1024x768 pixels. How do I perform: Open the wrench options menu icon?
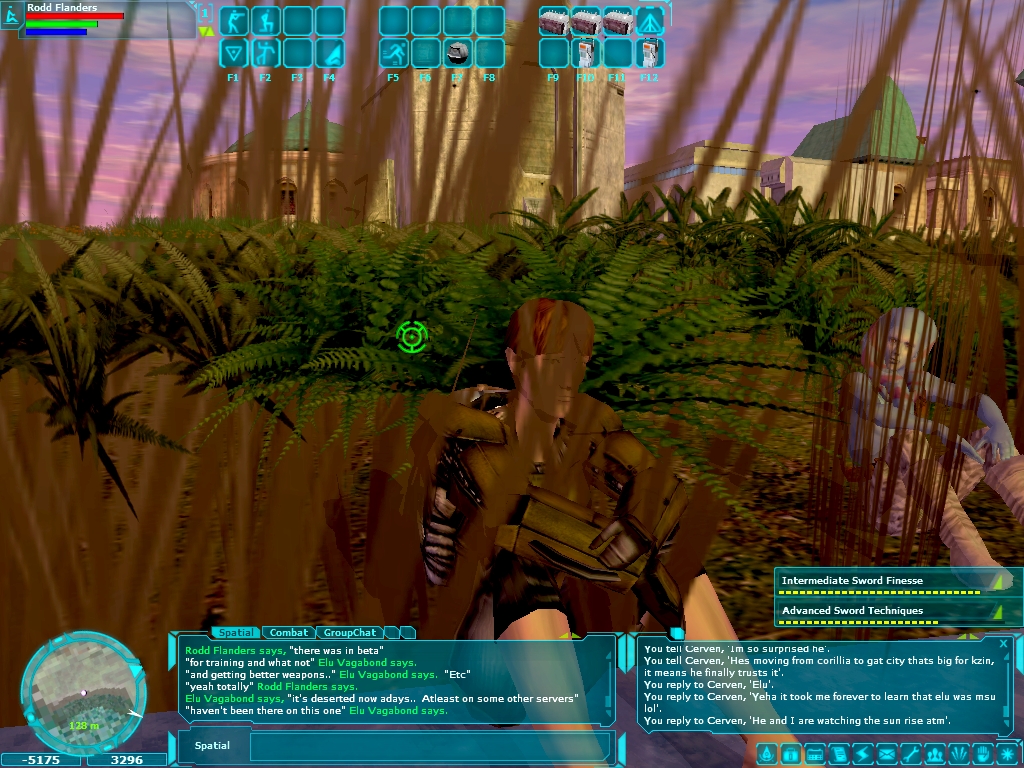[911, 754]
